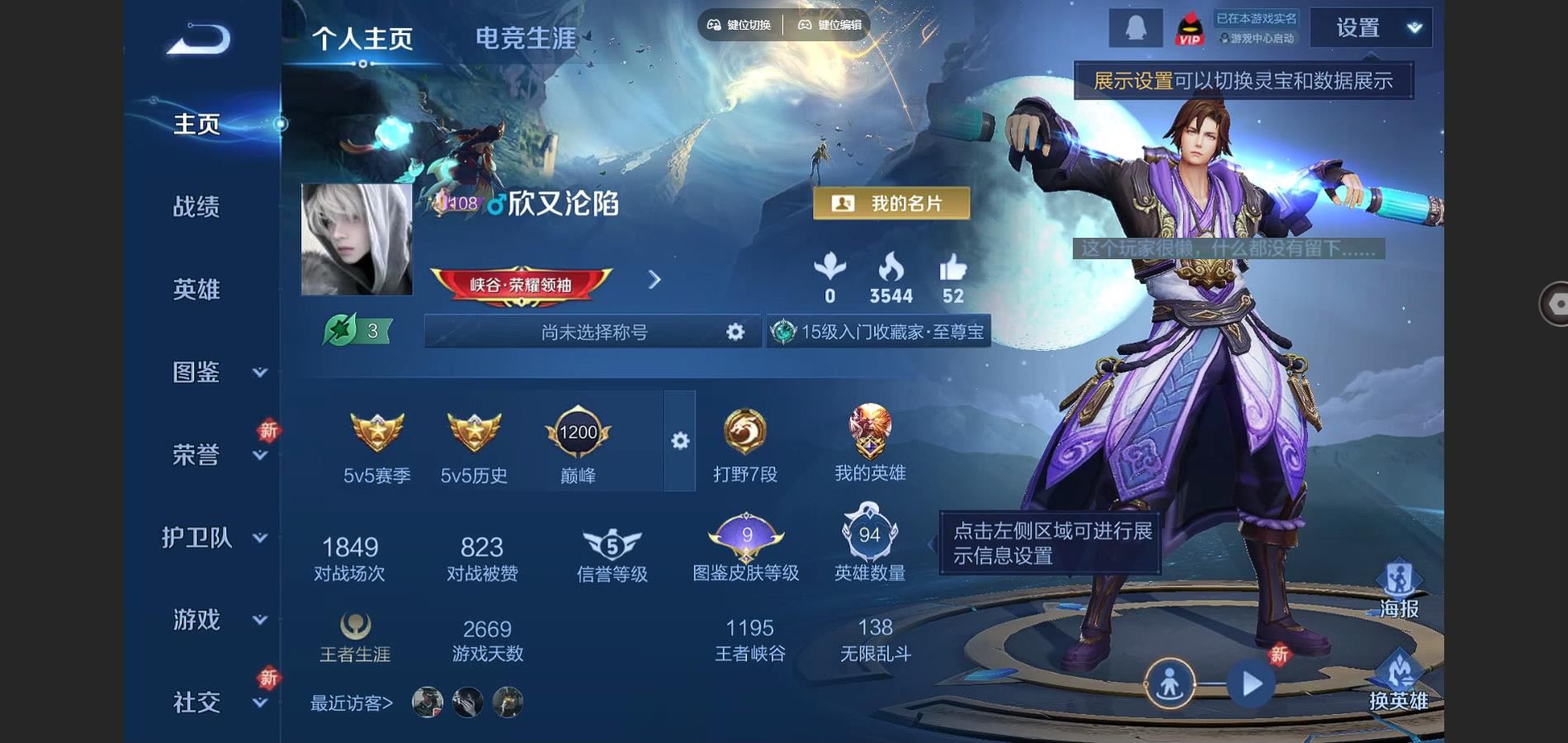1568x743 pixels.
Task: Open the 王者生涯 career entry
Action: 355,638
